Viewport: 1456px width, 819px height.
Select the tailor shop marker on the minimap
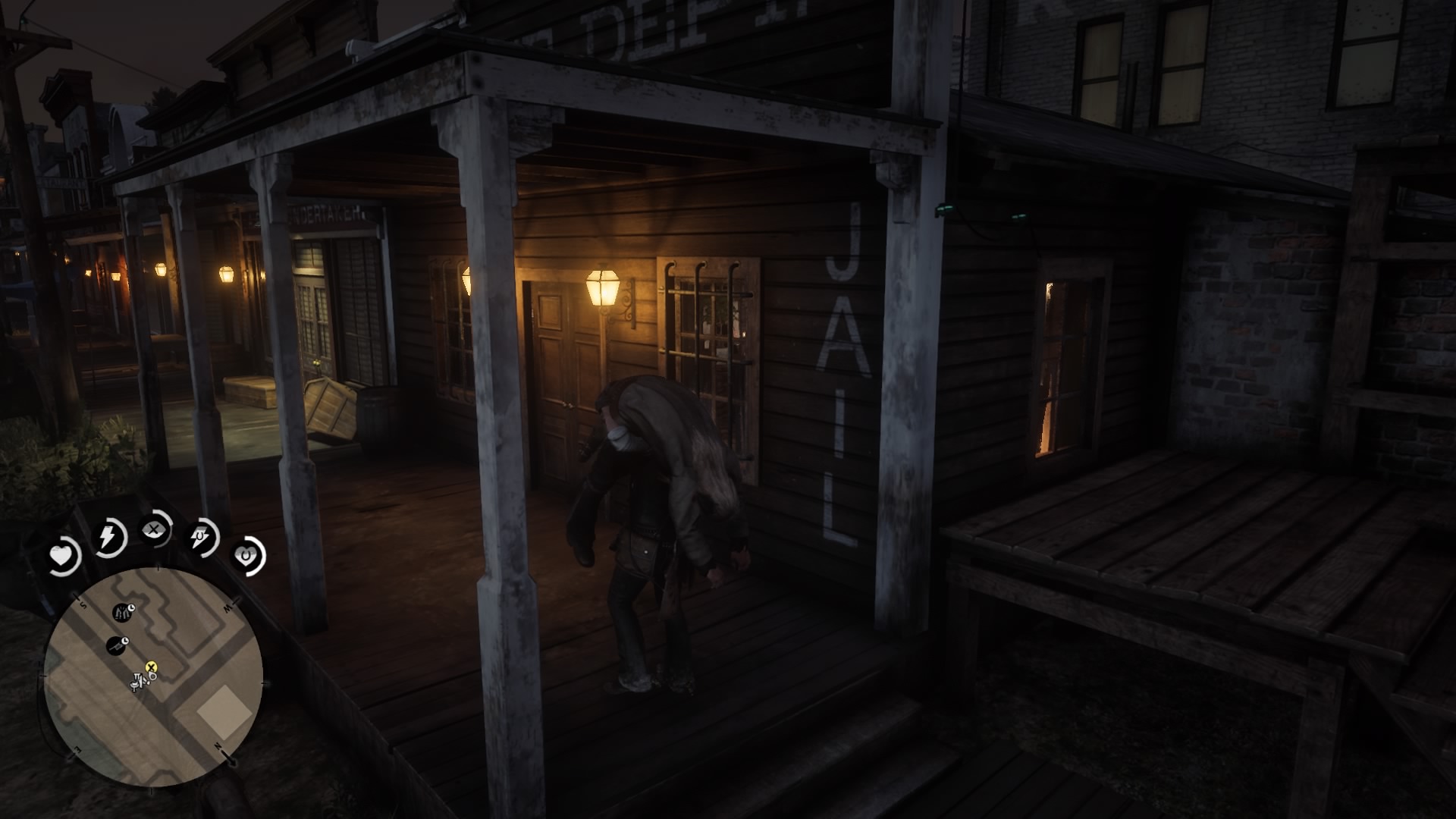point(121,612)
